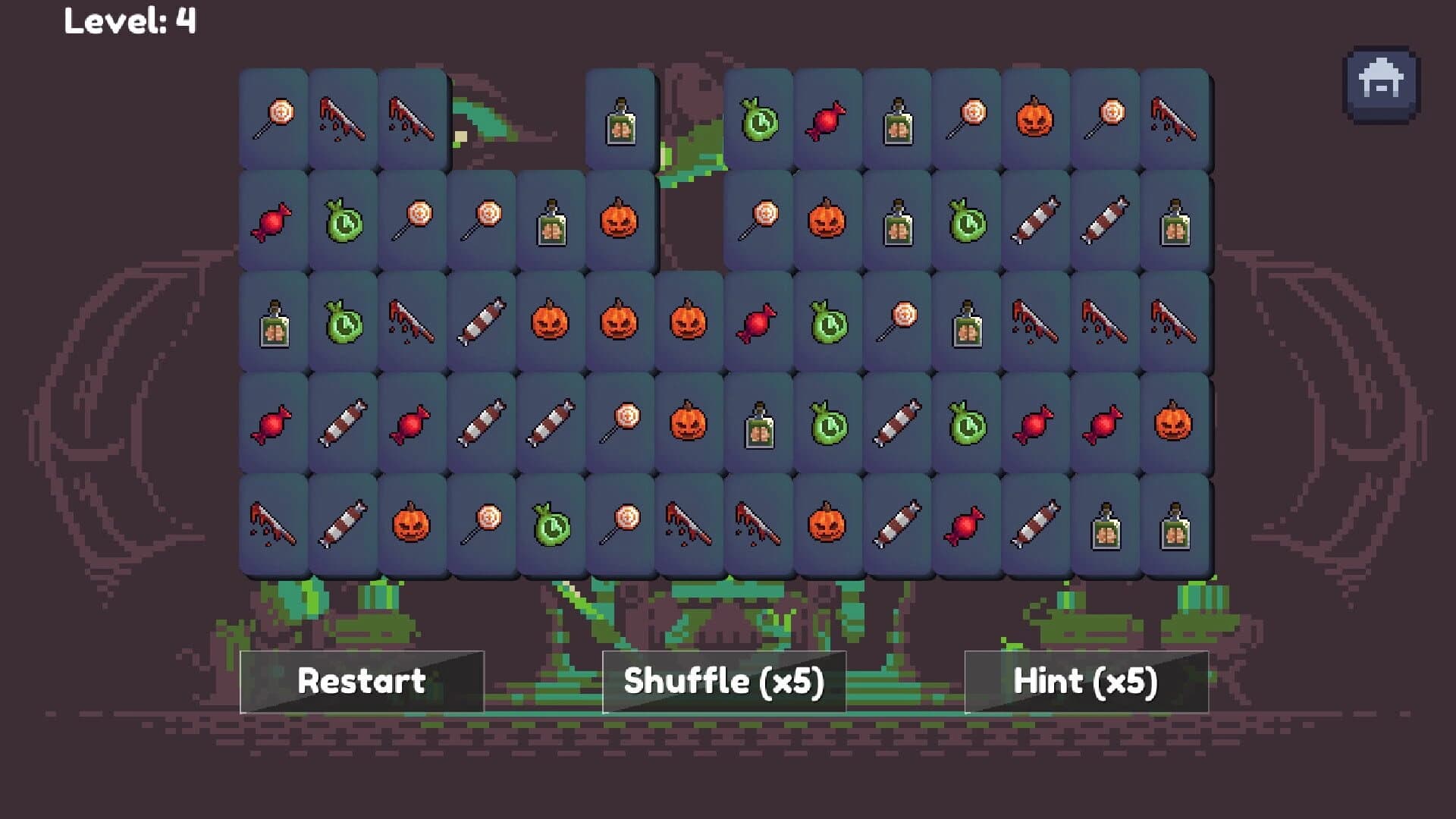Request a Hint for a matching pair
This screenshot has height=819, width=1456.
click(1087, 682)
